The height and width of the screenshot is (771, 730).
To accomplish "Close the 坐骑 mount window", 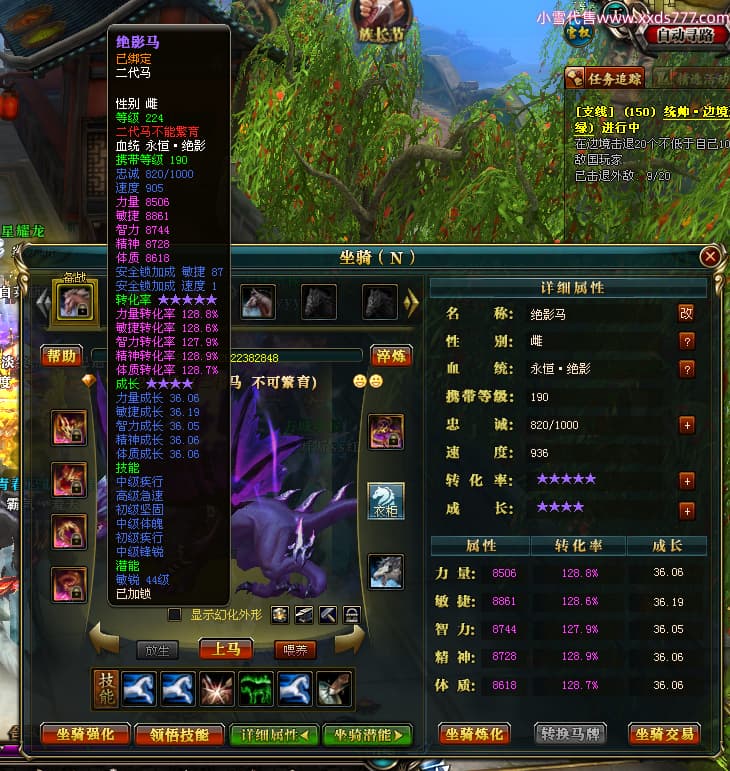I will point(710,257).
